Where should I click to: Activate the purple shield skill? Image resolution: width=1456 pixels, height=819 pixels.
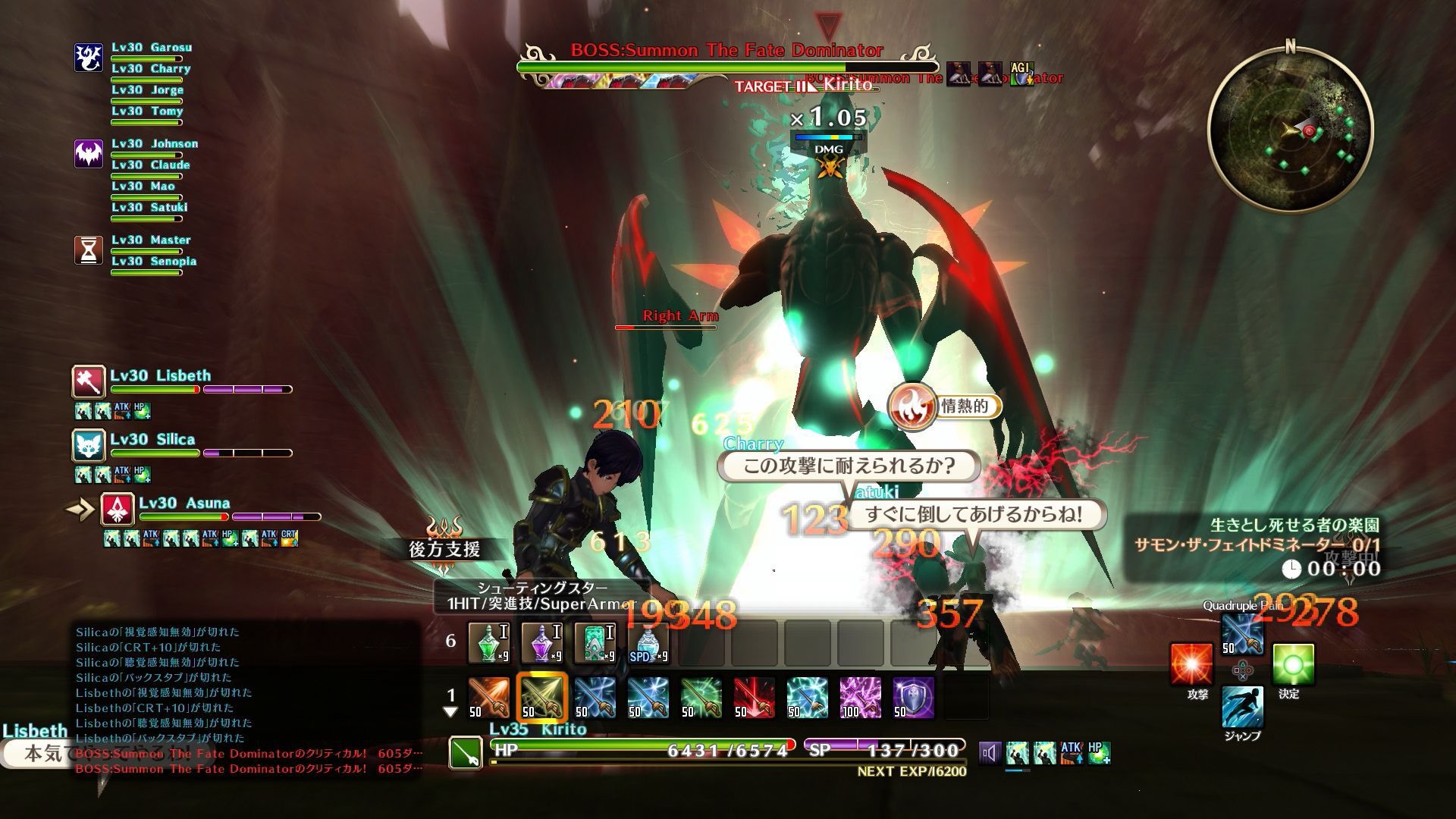point(914,697)
